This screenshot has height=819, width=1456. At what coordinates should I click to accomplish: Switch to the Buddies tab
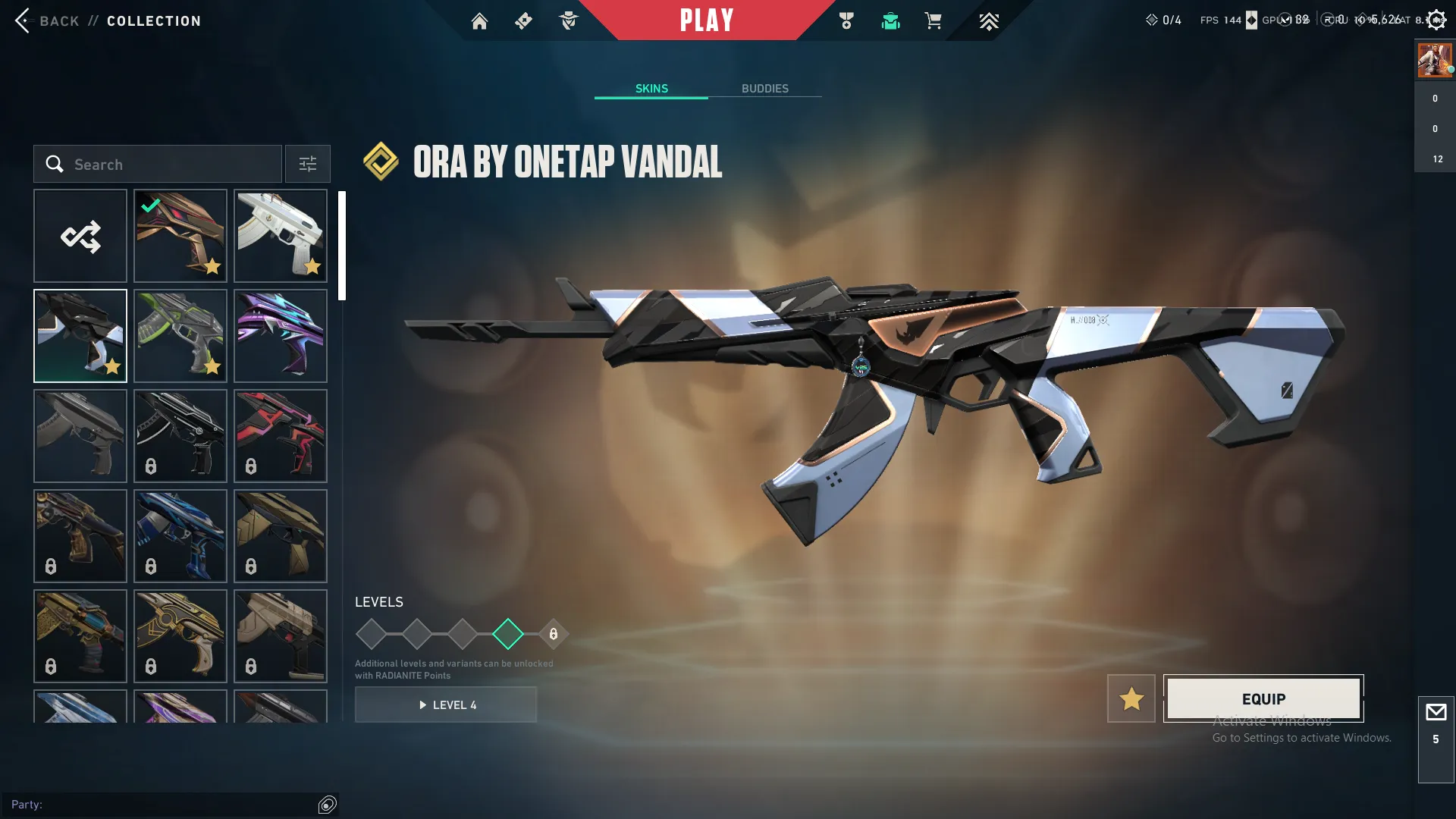click(765, 88)
